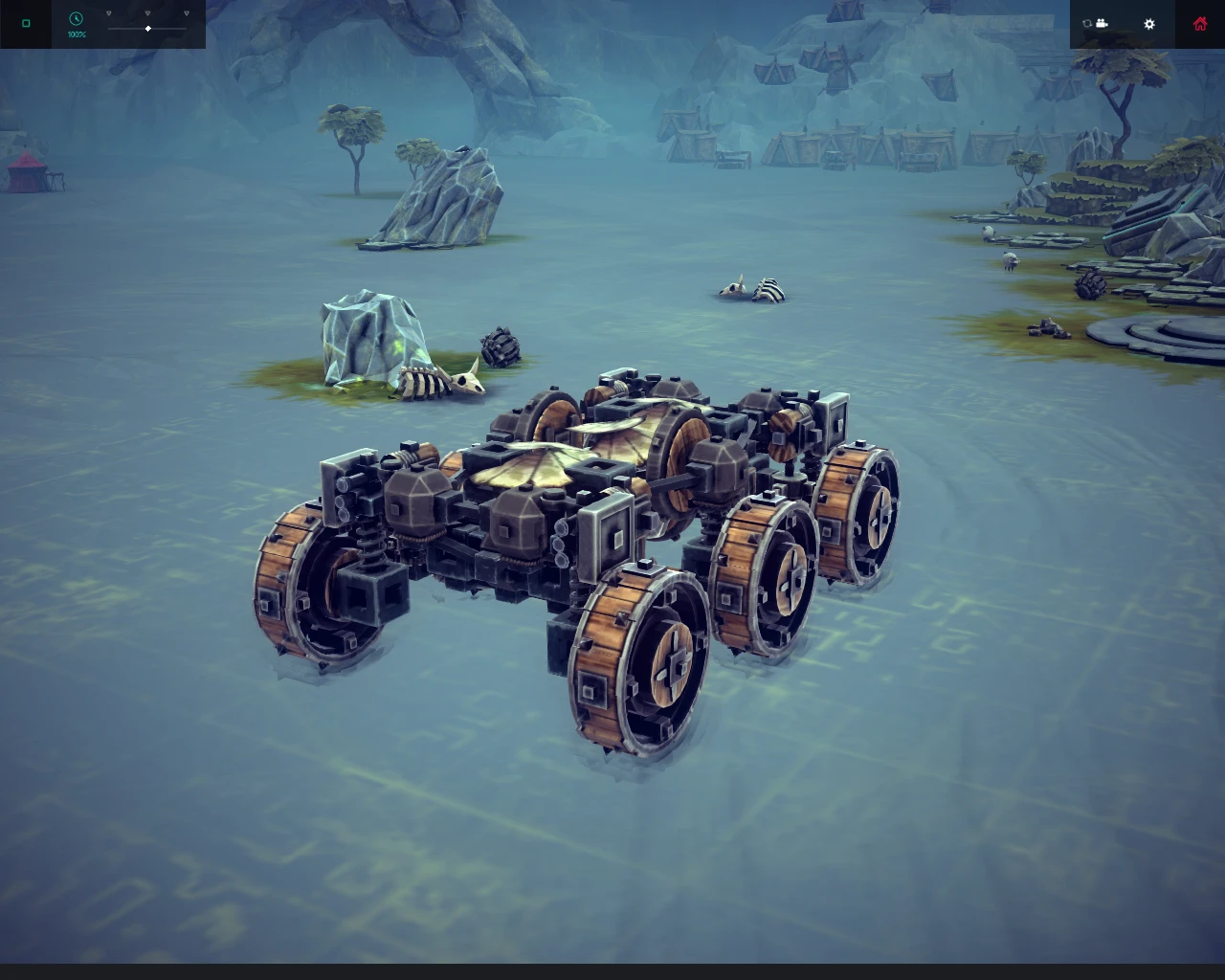Select the middle snap marker above the slider
1225x980 pixels.
pos(147,13)
